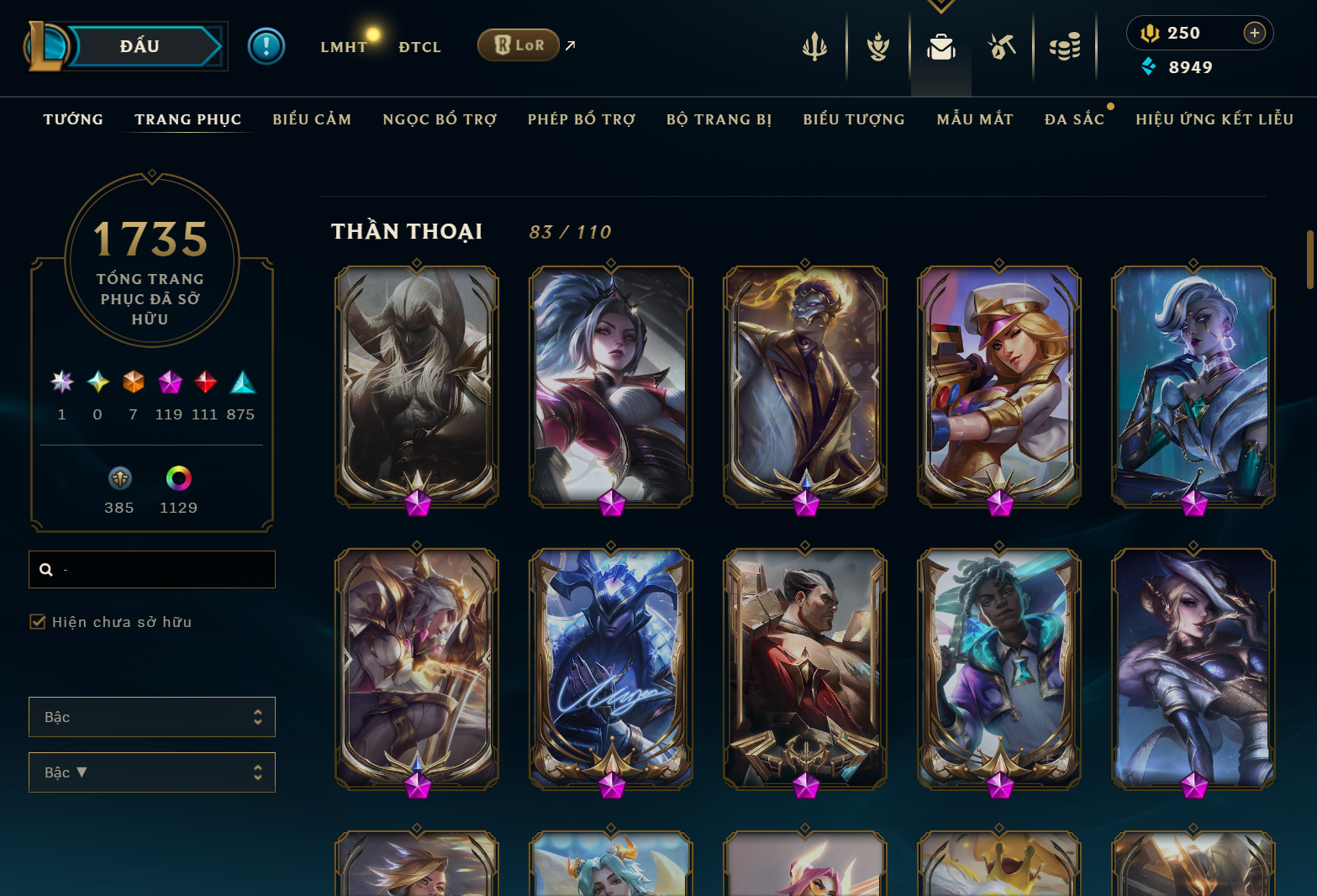The width and height of the screenshot is (1317, 896).
Task: Click the blue essence icon next to 8949
Action: coord(1148,67)
